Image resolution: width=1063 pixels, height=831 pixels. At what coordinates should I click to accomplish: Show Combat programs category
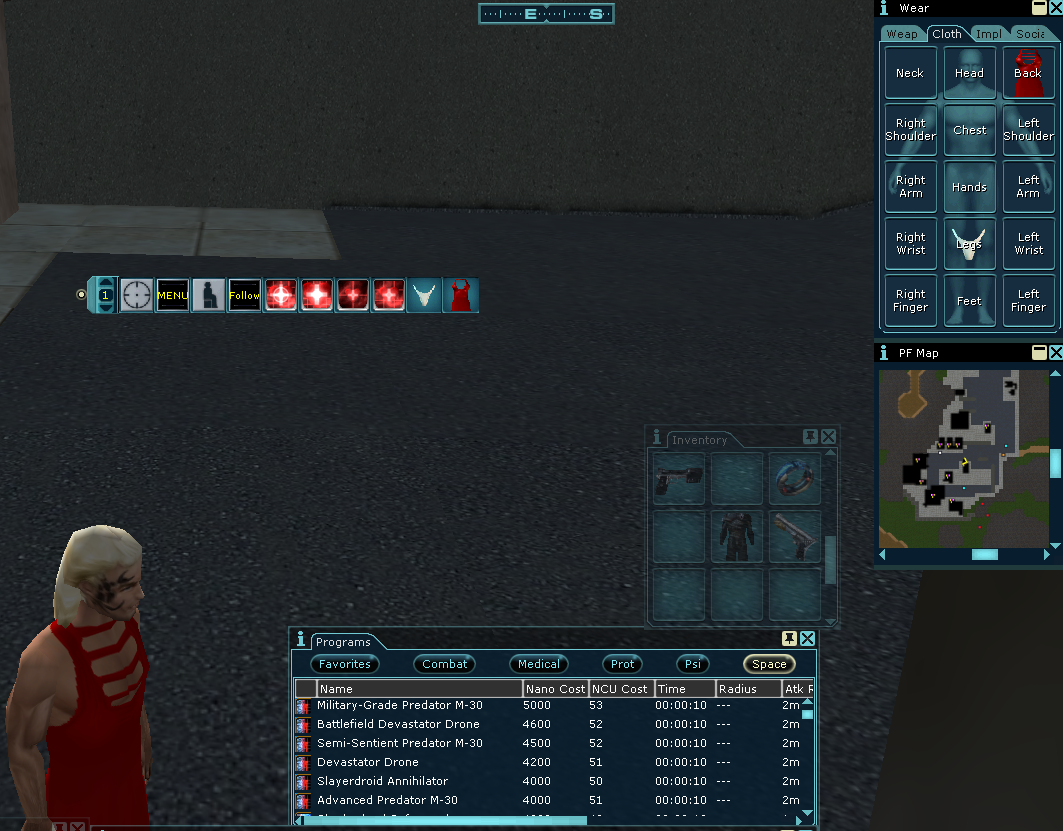(444, 664)
